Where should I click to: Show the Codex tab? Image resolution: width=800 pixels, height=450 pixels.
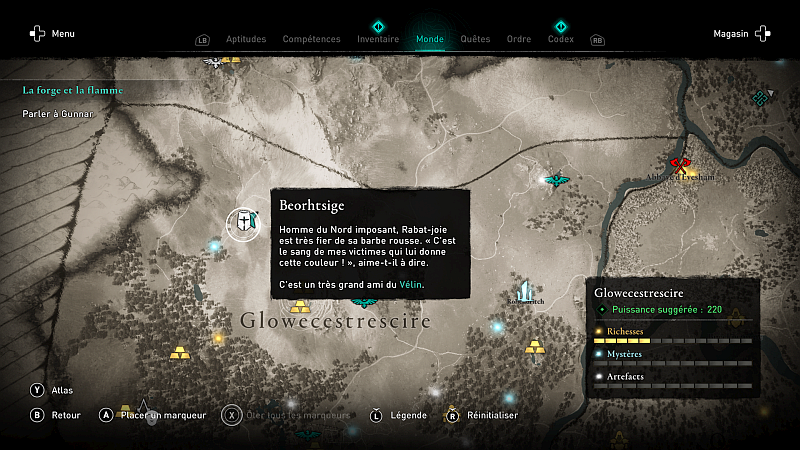pos(561,40)
